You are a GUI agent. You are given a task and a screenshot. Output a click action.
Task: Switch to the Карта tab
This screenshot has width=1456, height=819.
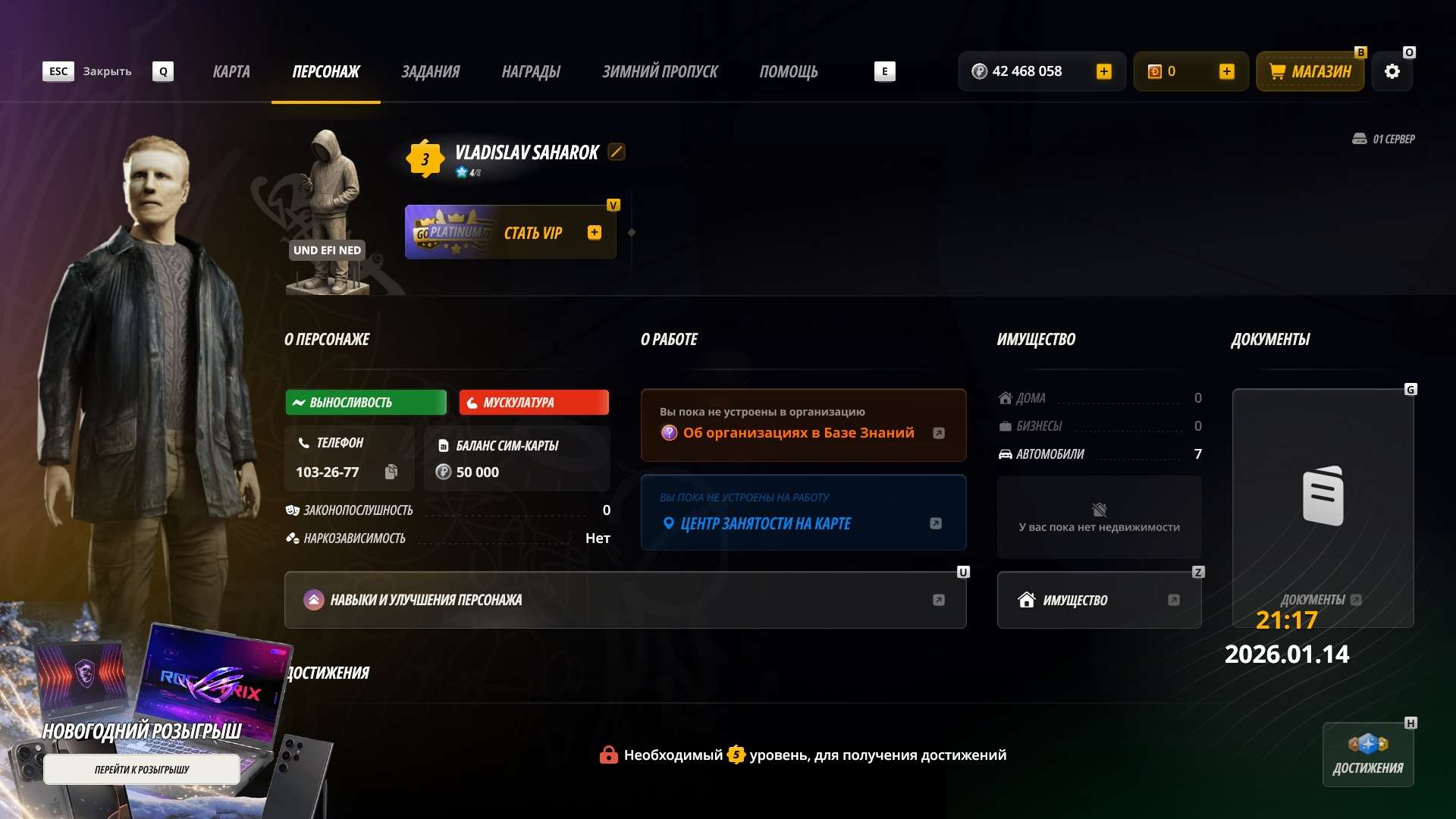pos(231,71)
